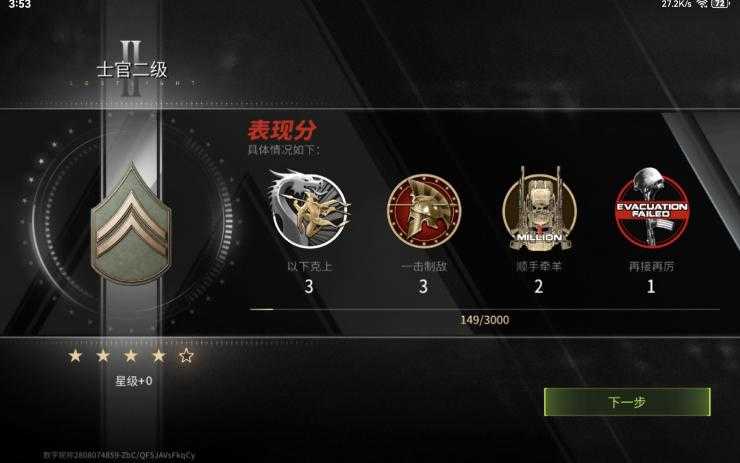Select the 顺手牵羊 Million medal
This screenshot has height=463, width=740.
(x=539, y=210)
